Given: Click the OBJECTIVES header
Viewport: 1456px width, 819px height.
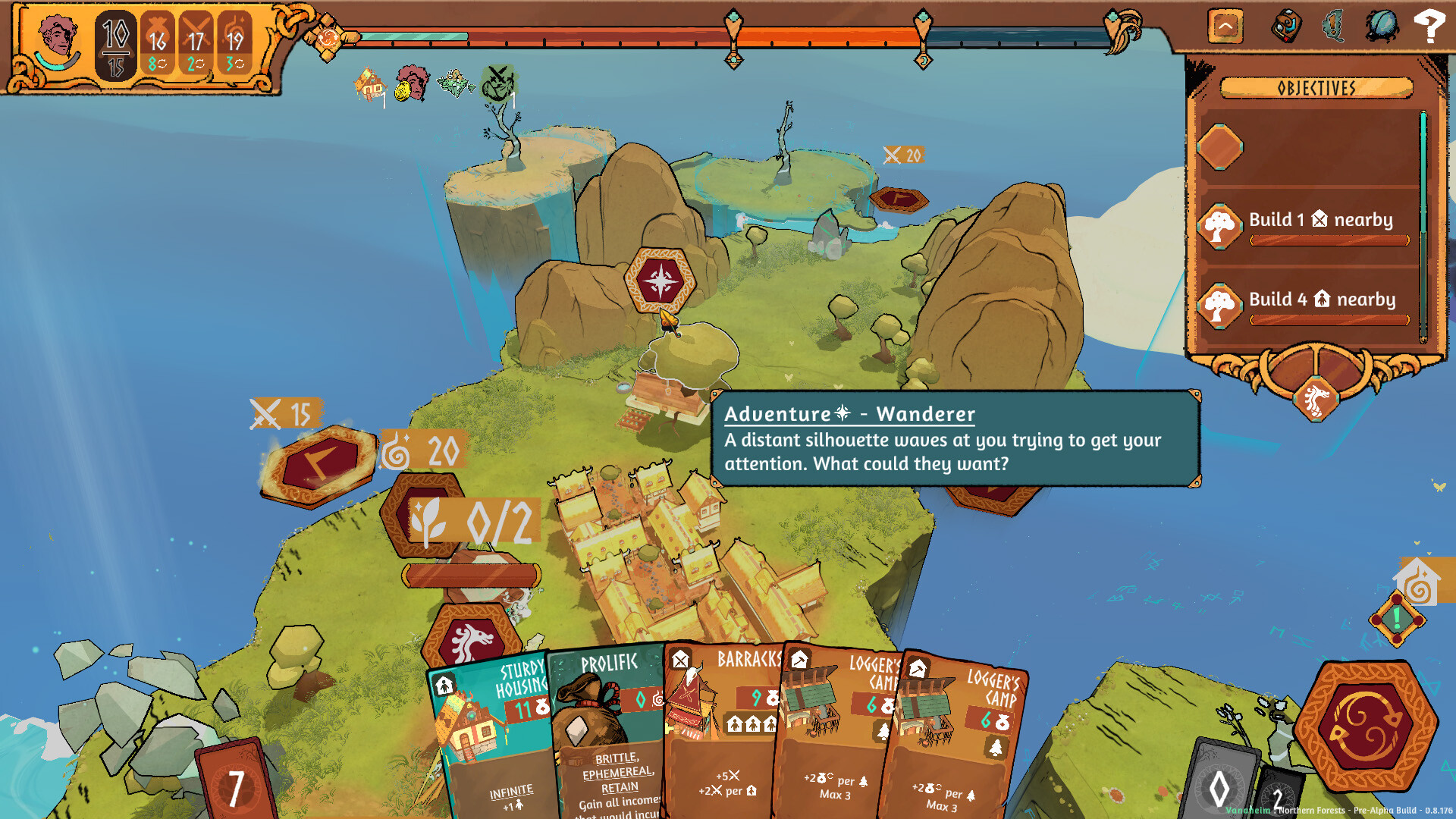Looking at the screenshot, I should (x=1317, y=88).
